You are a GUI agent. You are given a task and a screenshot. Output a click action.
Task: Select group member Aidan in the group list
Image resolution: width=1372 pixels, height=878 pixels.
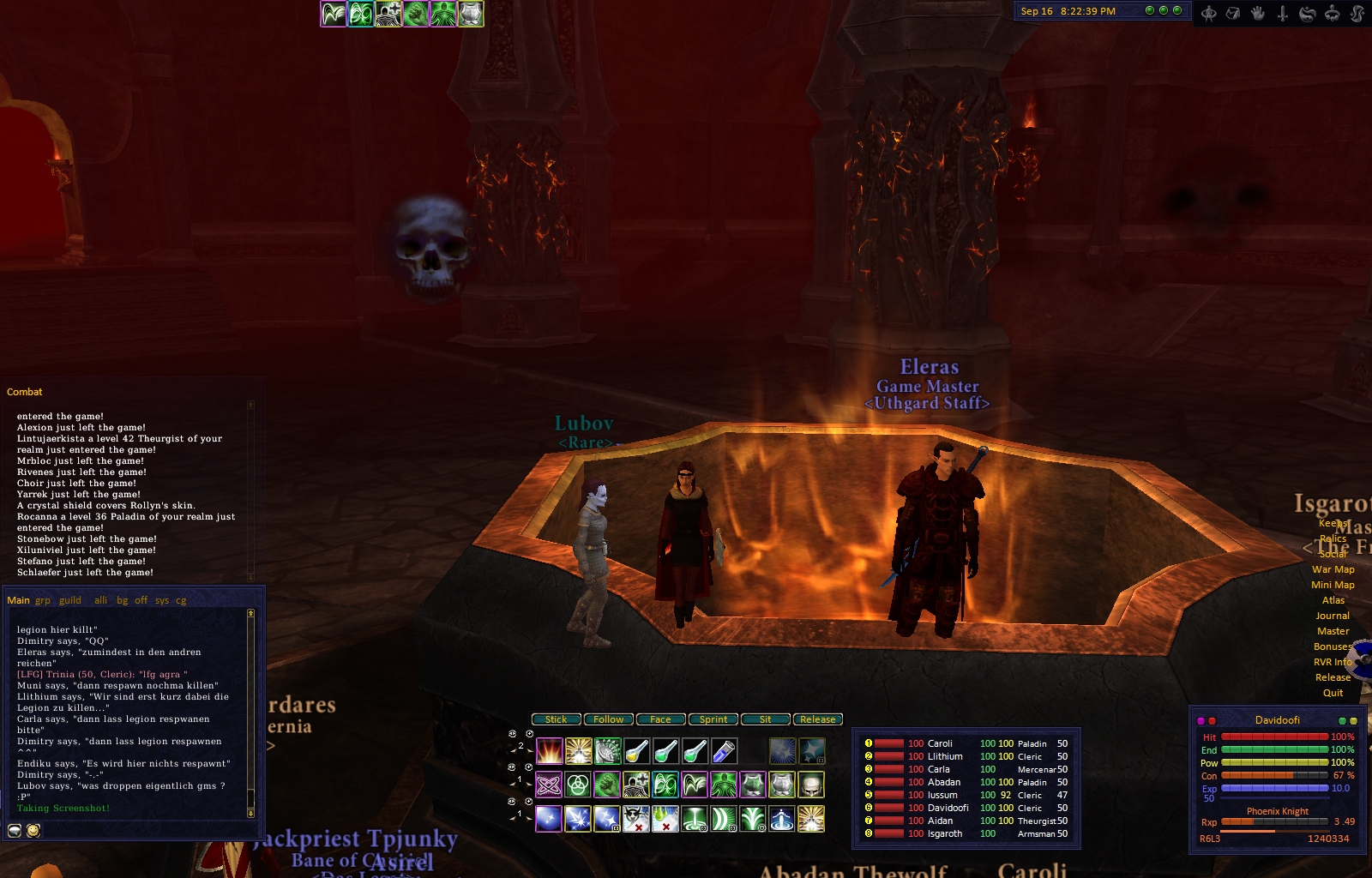(x=940, y=821)
